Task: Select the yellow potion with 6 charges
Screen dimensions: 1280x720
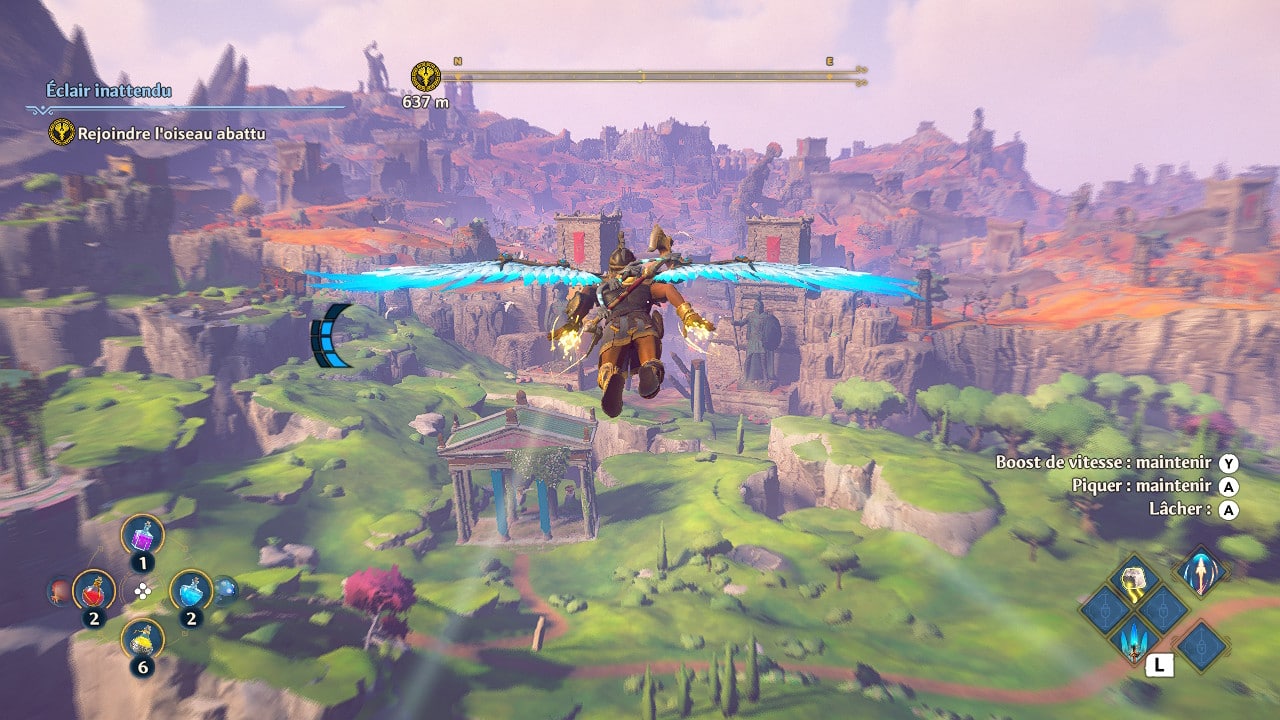Action: [x=142, y=639]
